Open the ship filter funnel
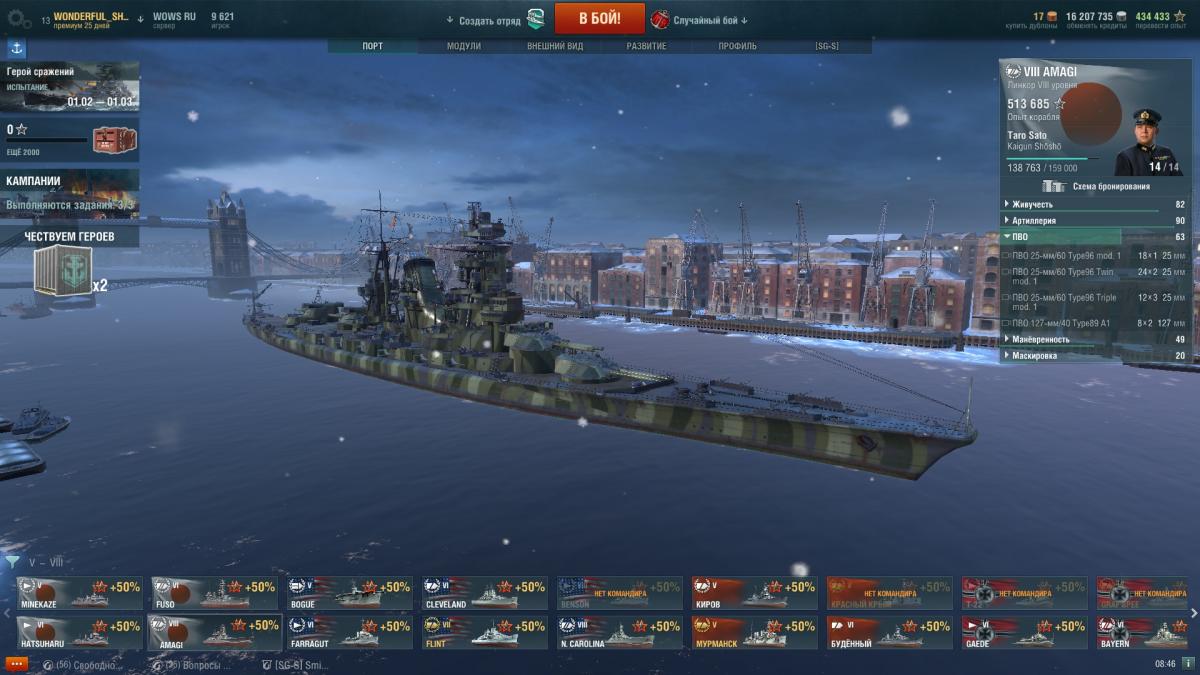This screenshot has height=675, width=1200. (x=12, y=562)
